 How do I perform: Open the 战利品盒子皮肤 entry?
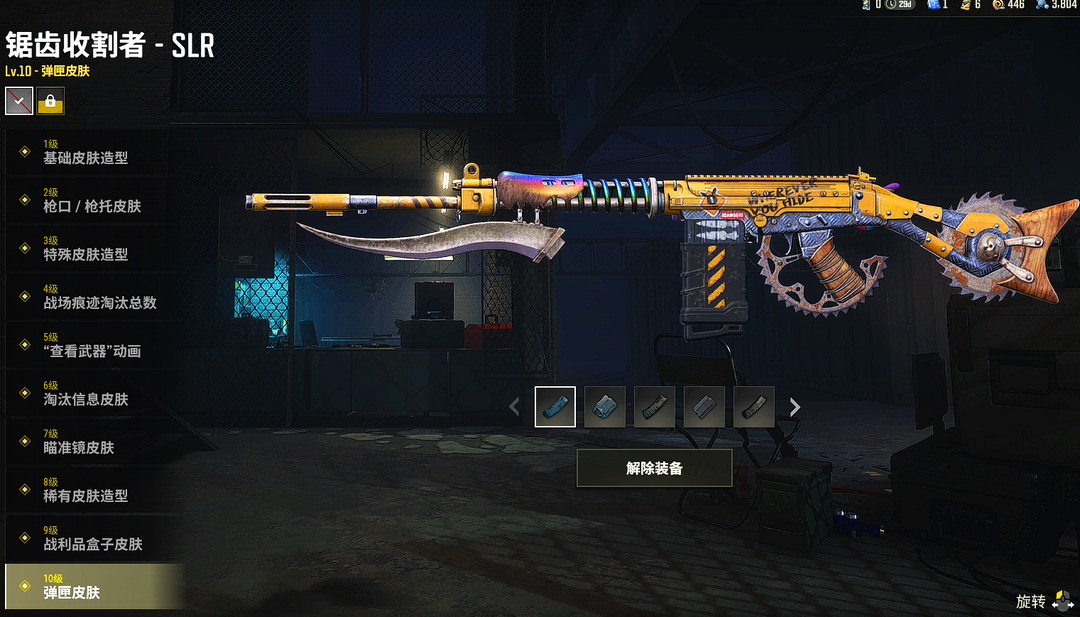coord(92,538)
